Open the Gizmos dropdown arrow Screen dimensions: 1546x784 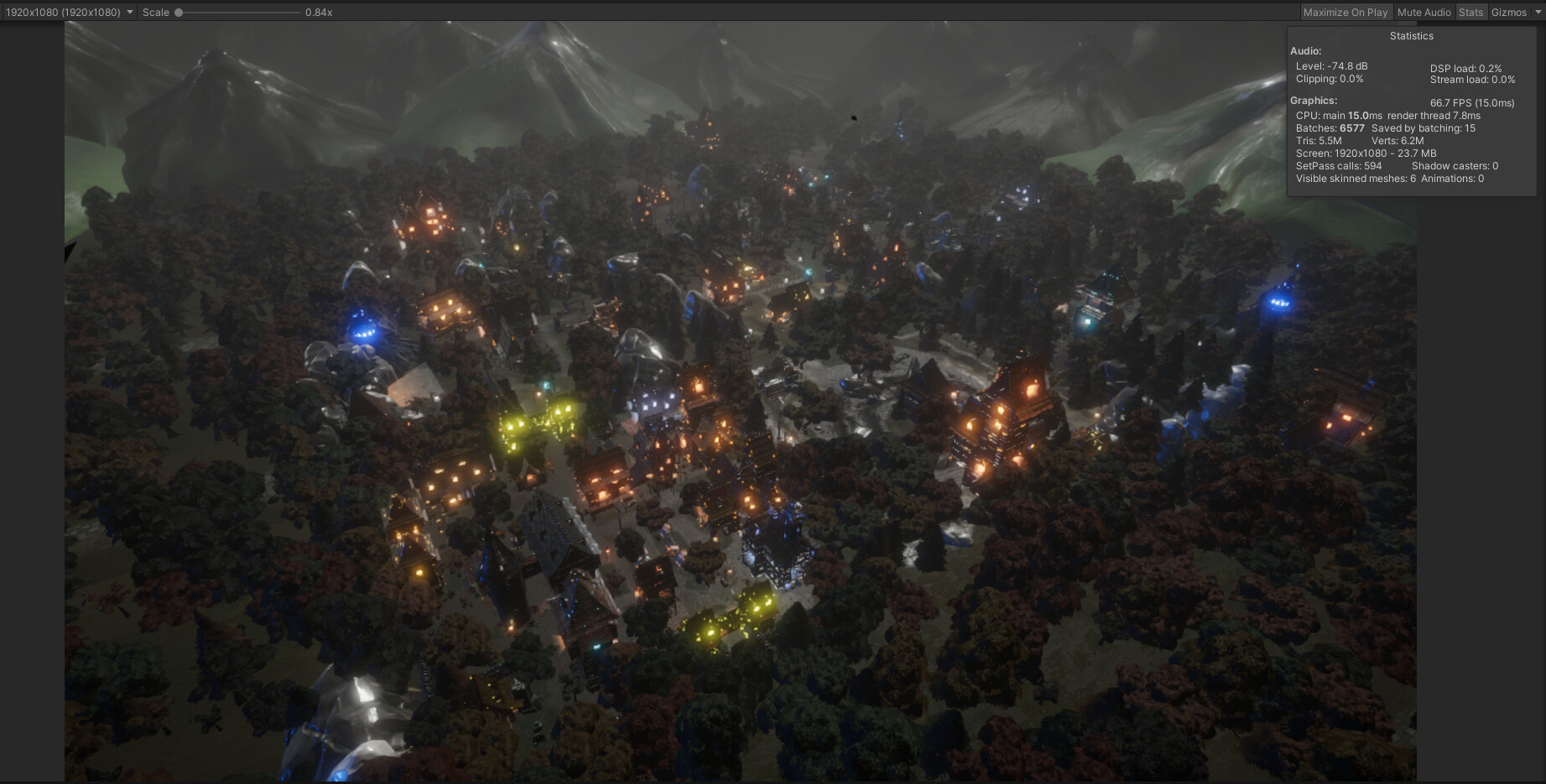coord(1538,13)
